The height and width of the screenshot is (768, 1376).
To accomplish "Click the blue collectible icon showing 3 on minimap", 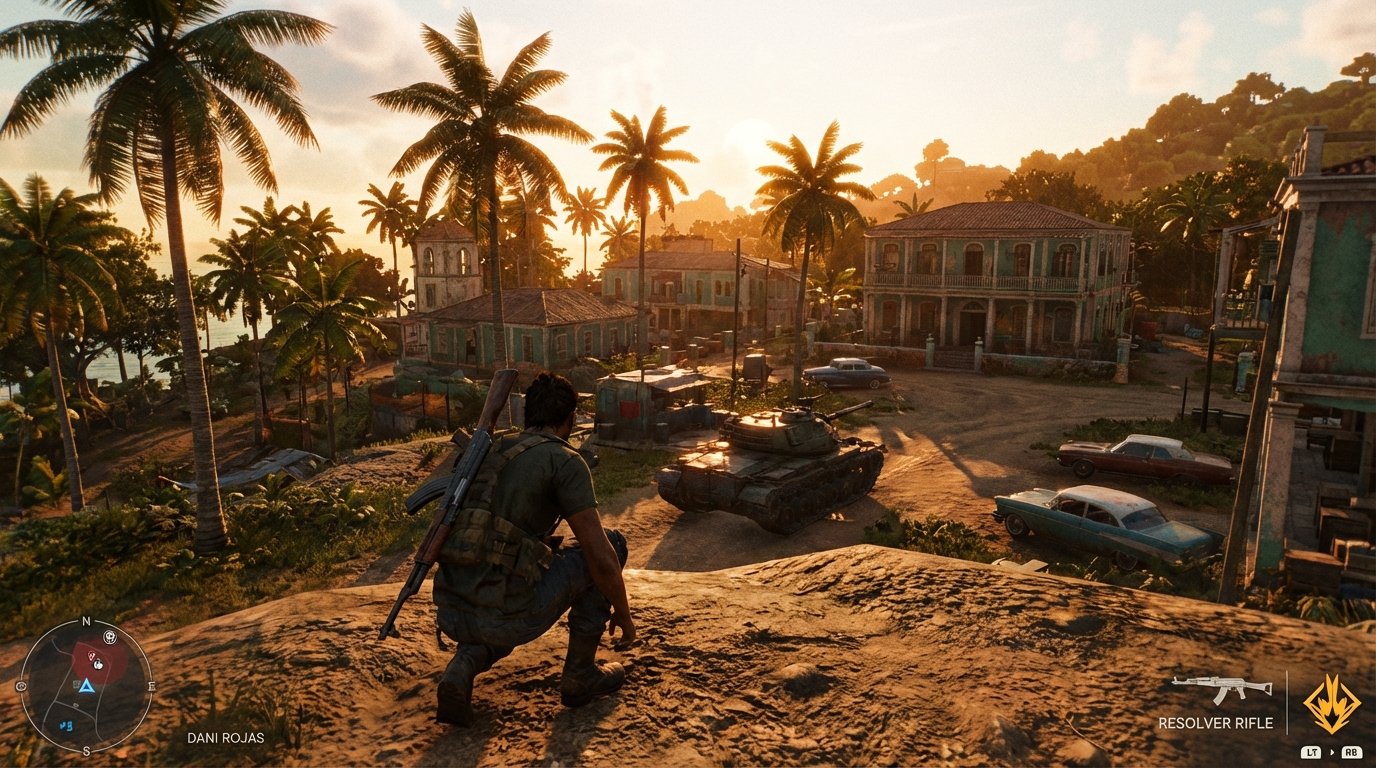I will point(66,724).
